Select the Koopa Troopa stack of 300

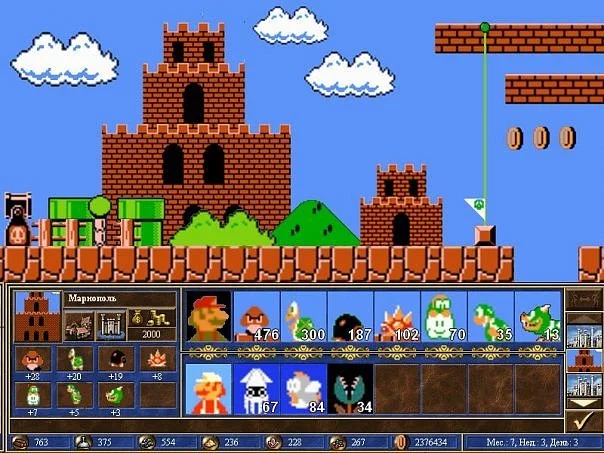click(303, 316)
